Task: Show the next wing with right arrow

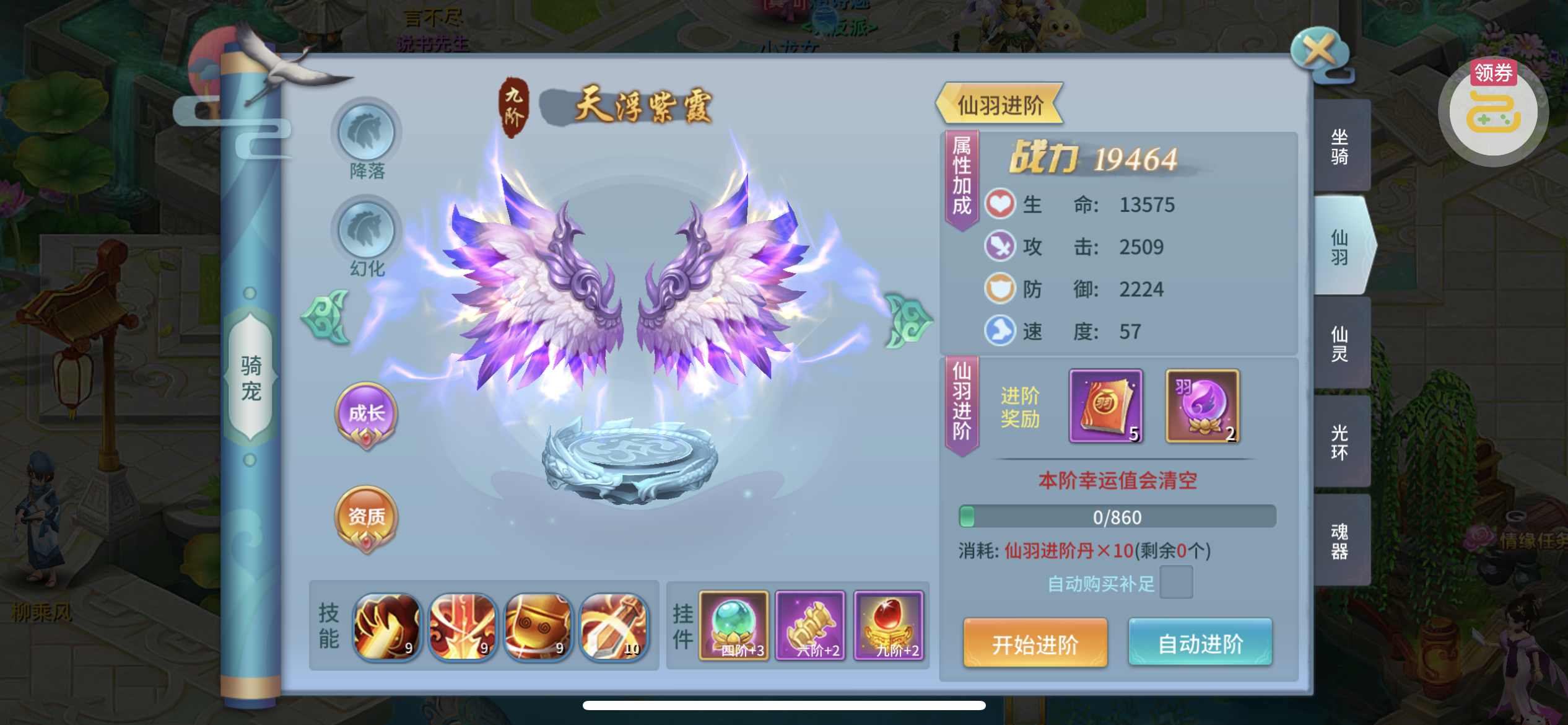Action: tap(907, 320)
